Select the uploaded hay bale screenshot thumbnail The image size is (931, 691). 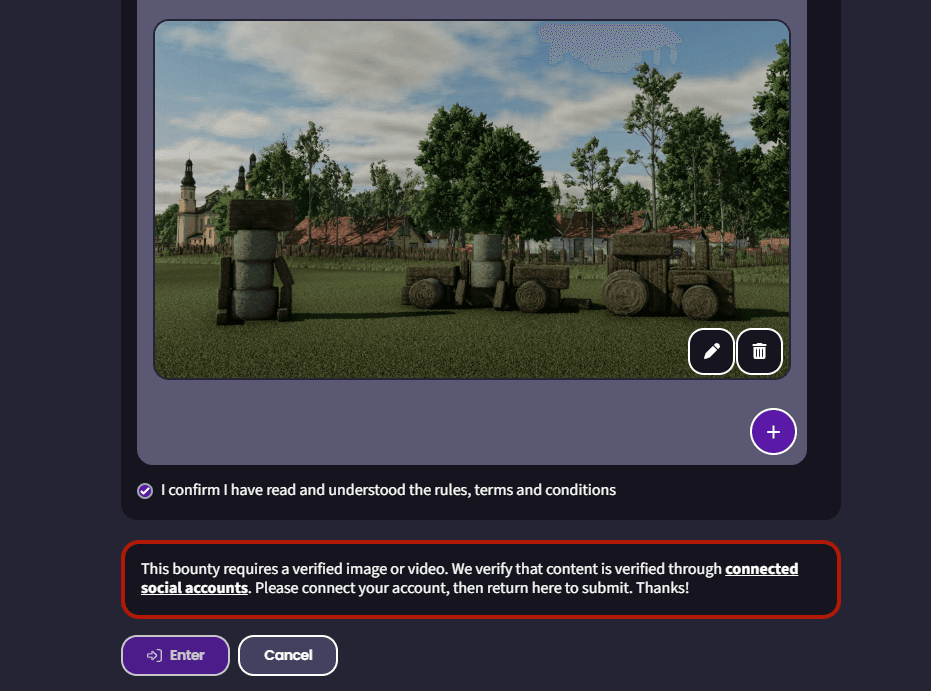coord(471,200)
